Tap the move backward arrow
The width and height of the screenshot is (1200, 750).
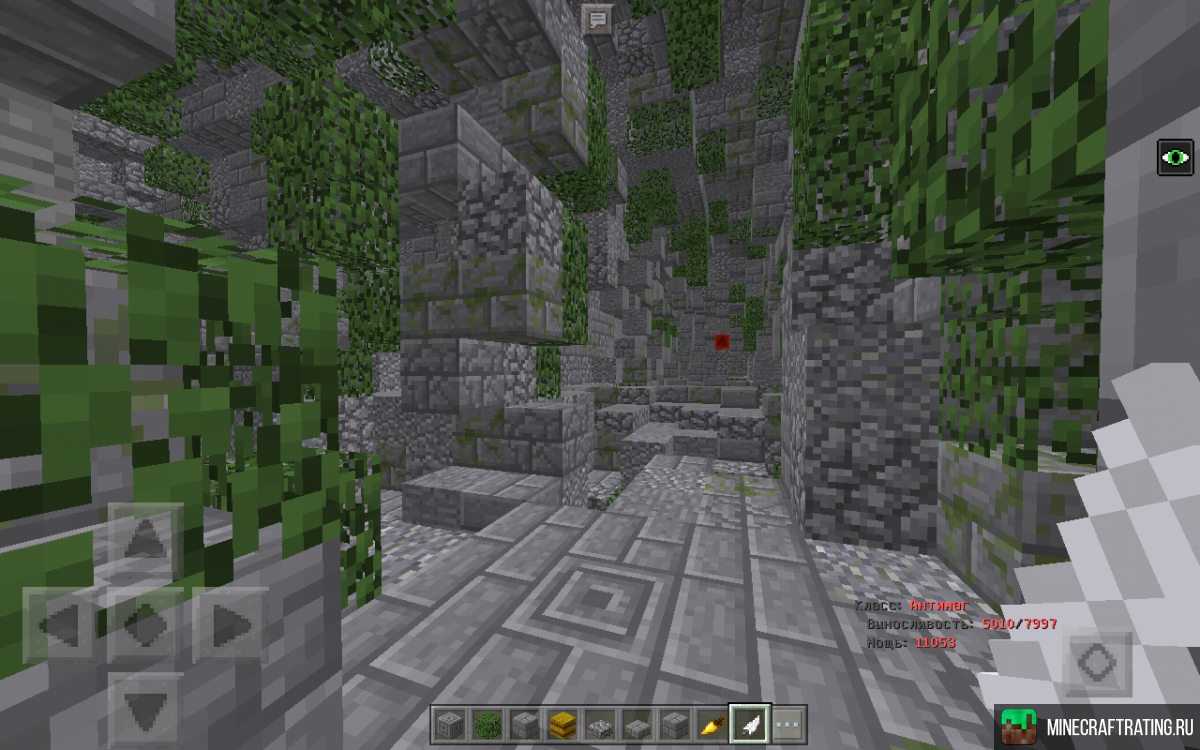(144, 709)
